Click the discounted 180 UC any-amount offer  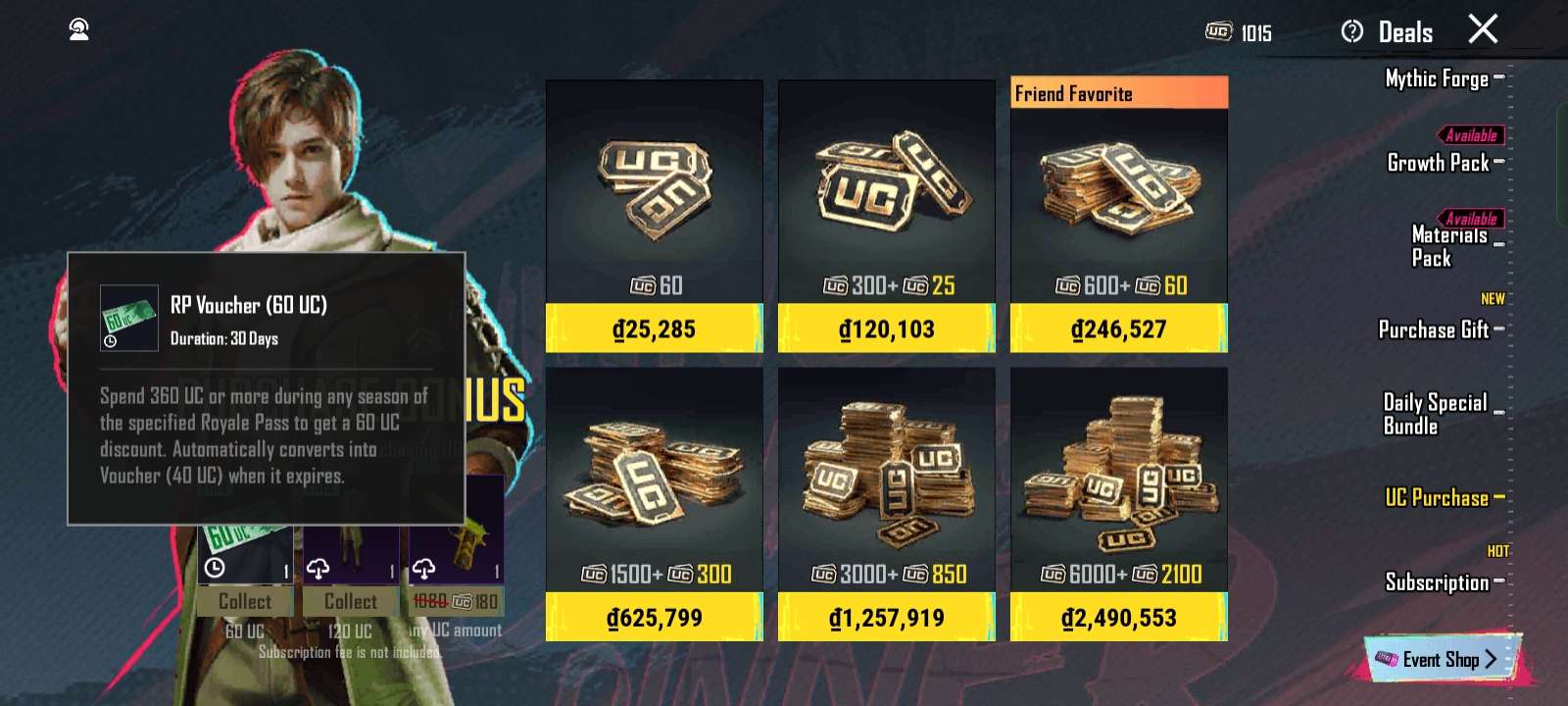click(457, 601)
